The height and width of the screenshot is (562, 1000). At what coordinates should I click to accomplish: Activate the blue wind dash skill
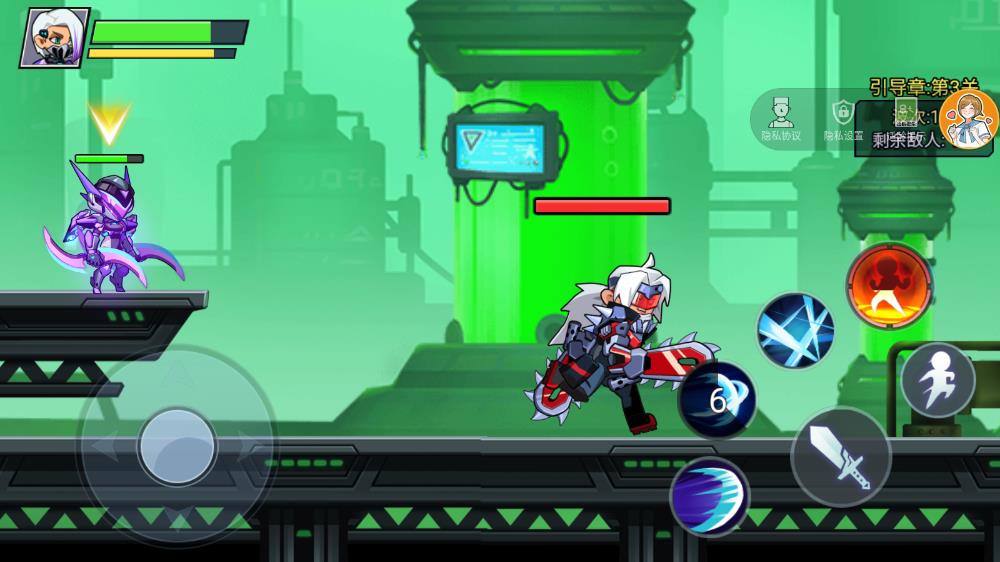[x=709, y=496]
